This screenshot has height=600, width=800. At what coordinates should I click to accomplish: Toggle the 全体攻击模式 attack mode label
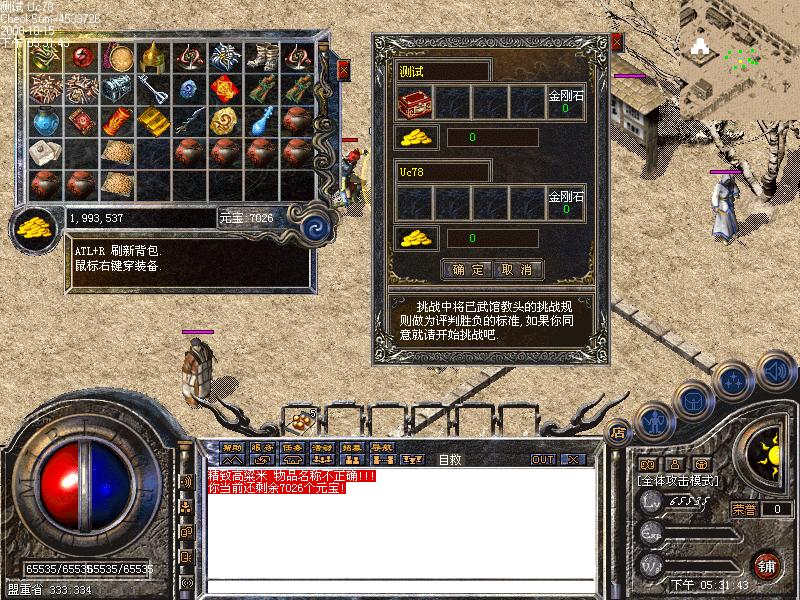point(678,481)
